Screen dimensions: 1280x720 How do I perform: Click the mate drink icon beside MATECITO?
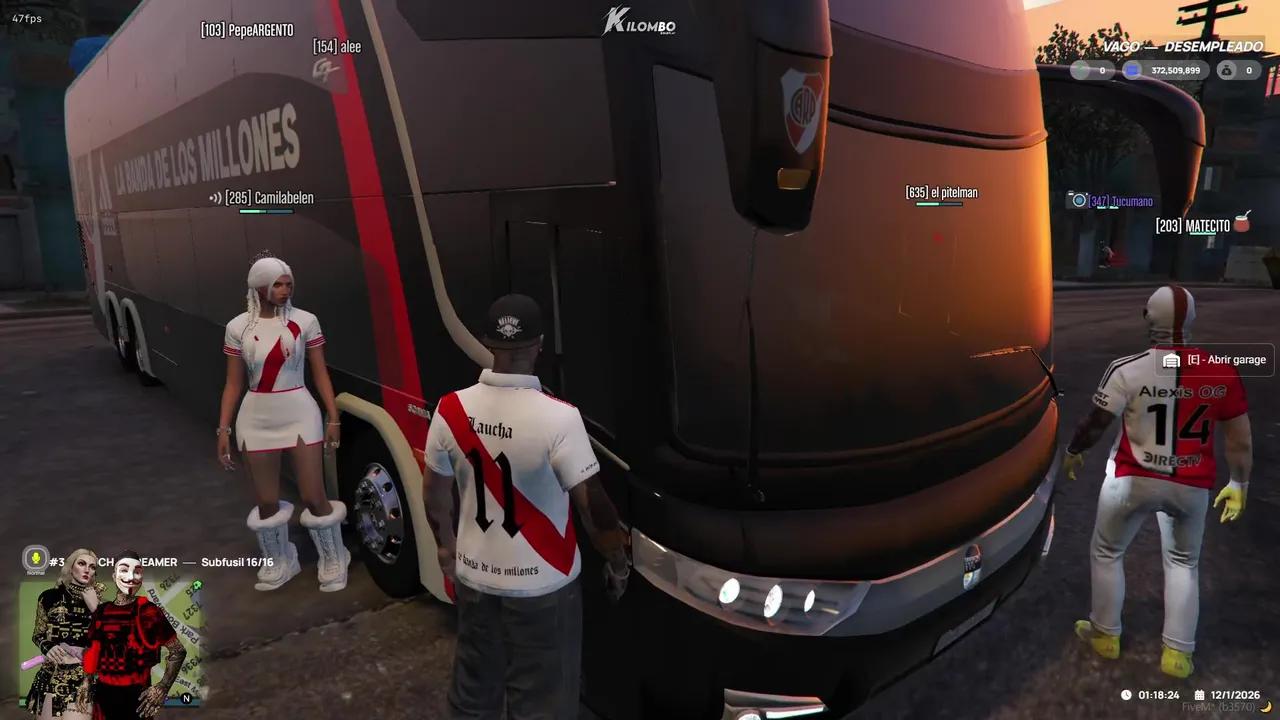click(1242, 224)
